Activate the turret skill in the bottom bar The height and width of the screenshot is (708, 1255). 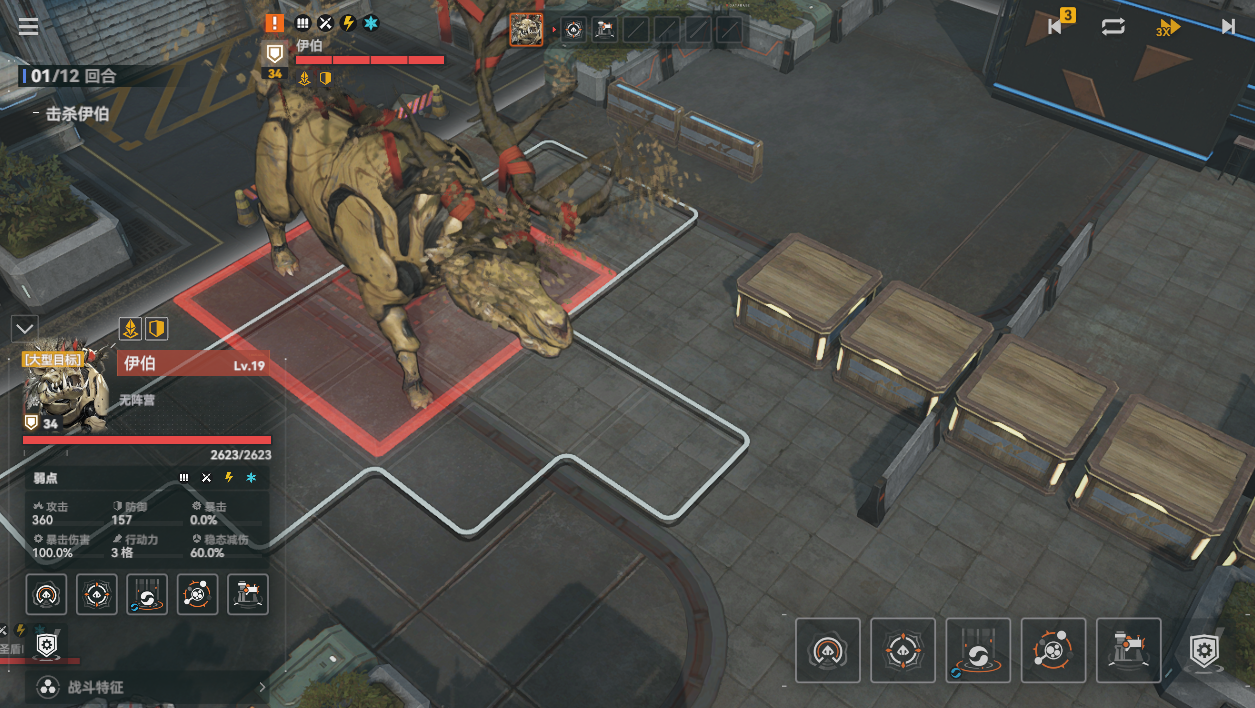pos(1129,650)
